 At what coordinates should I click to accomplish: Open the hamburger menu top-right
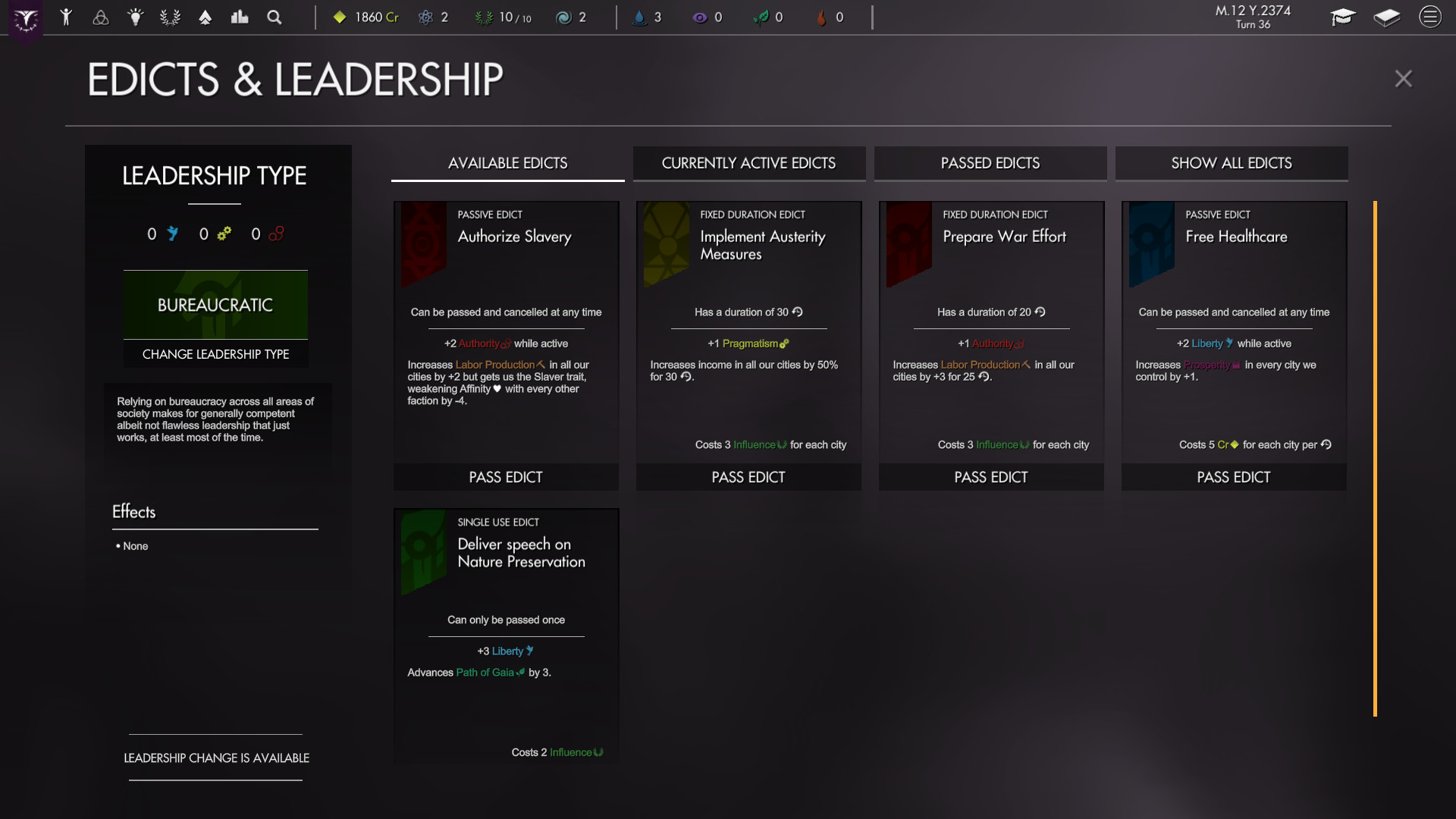(x=1430, y=17)
